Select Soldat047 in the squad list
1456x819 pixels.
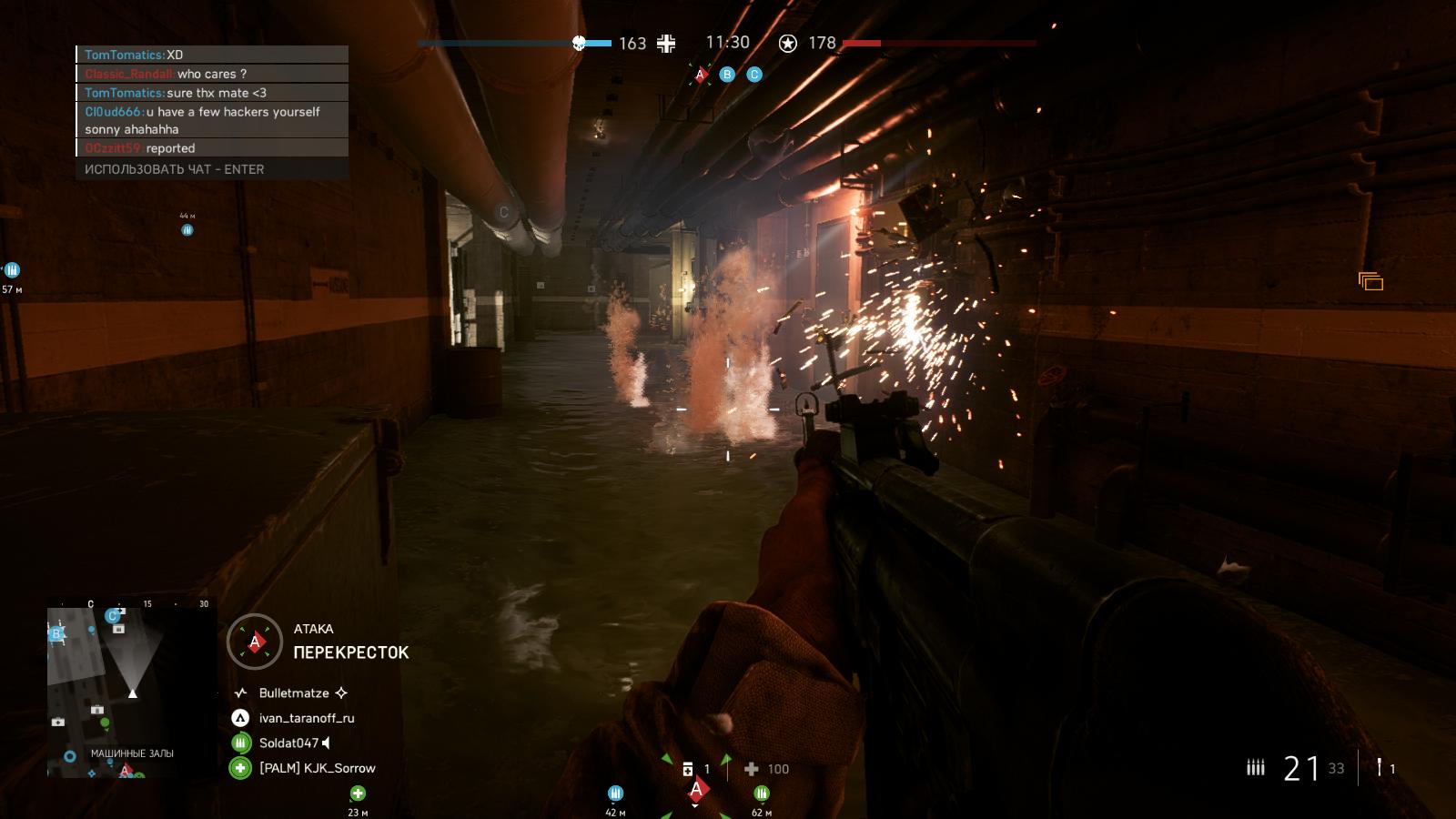point(288,743)
